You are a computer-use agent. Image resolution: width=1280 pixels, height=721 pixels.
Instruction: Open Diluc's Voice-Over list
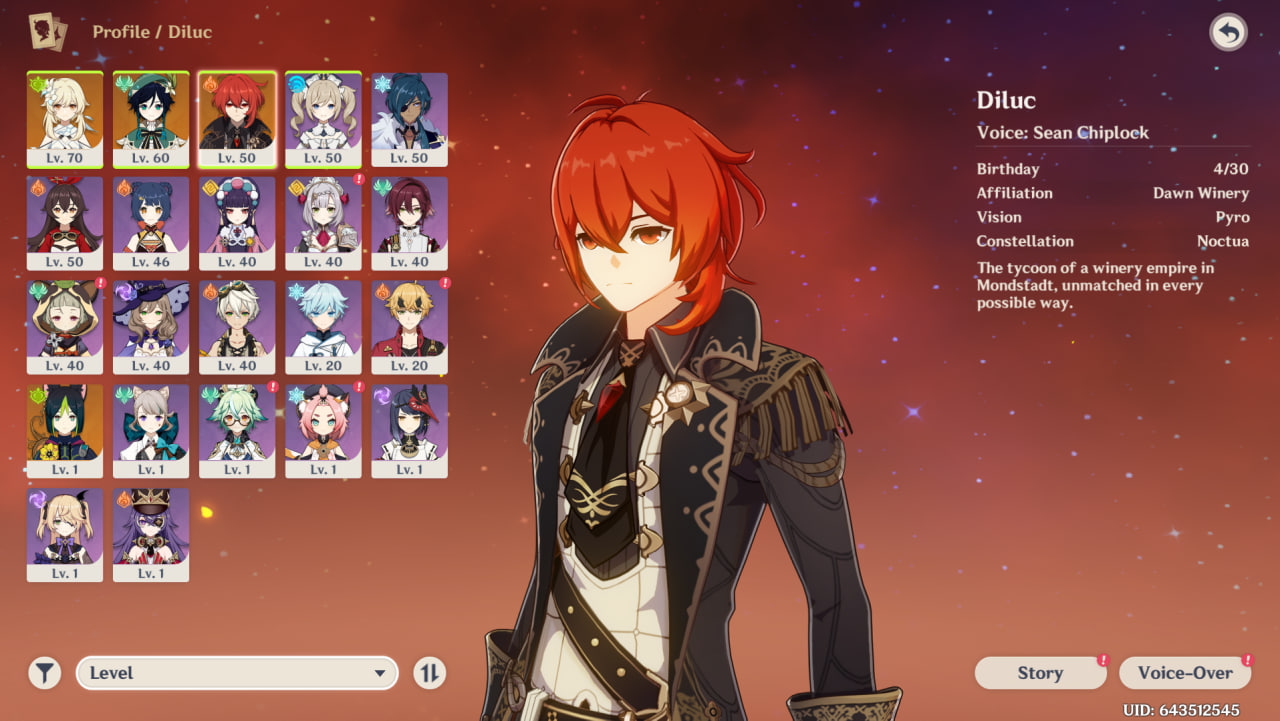(1185, 673)
